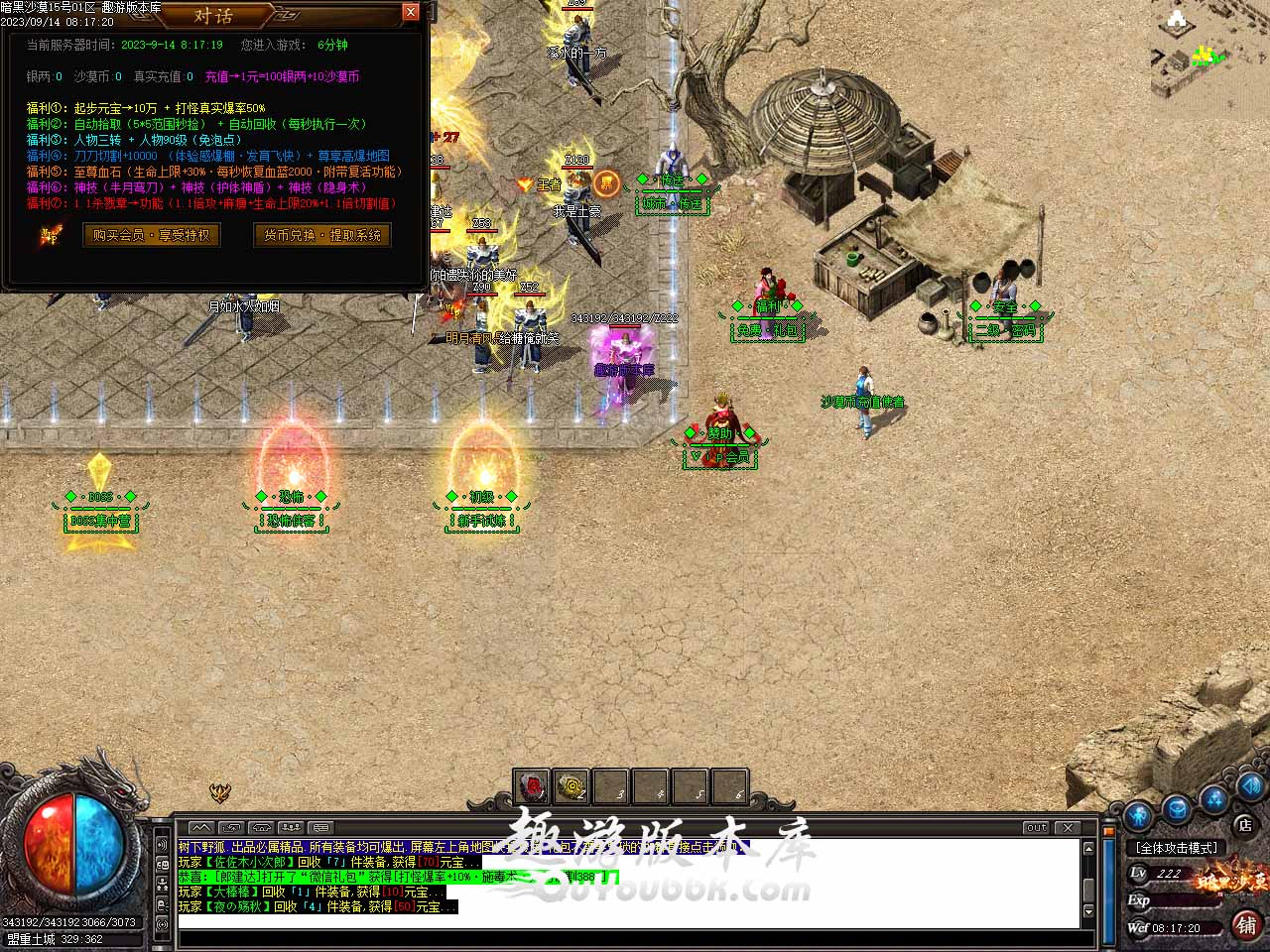
Task: Open the red 铺 stall button
Action: pos(1246,925)
